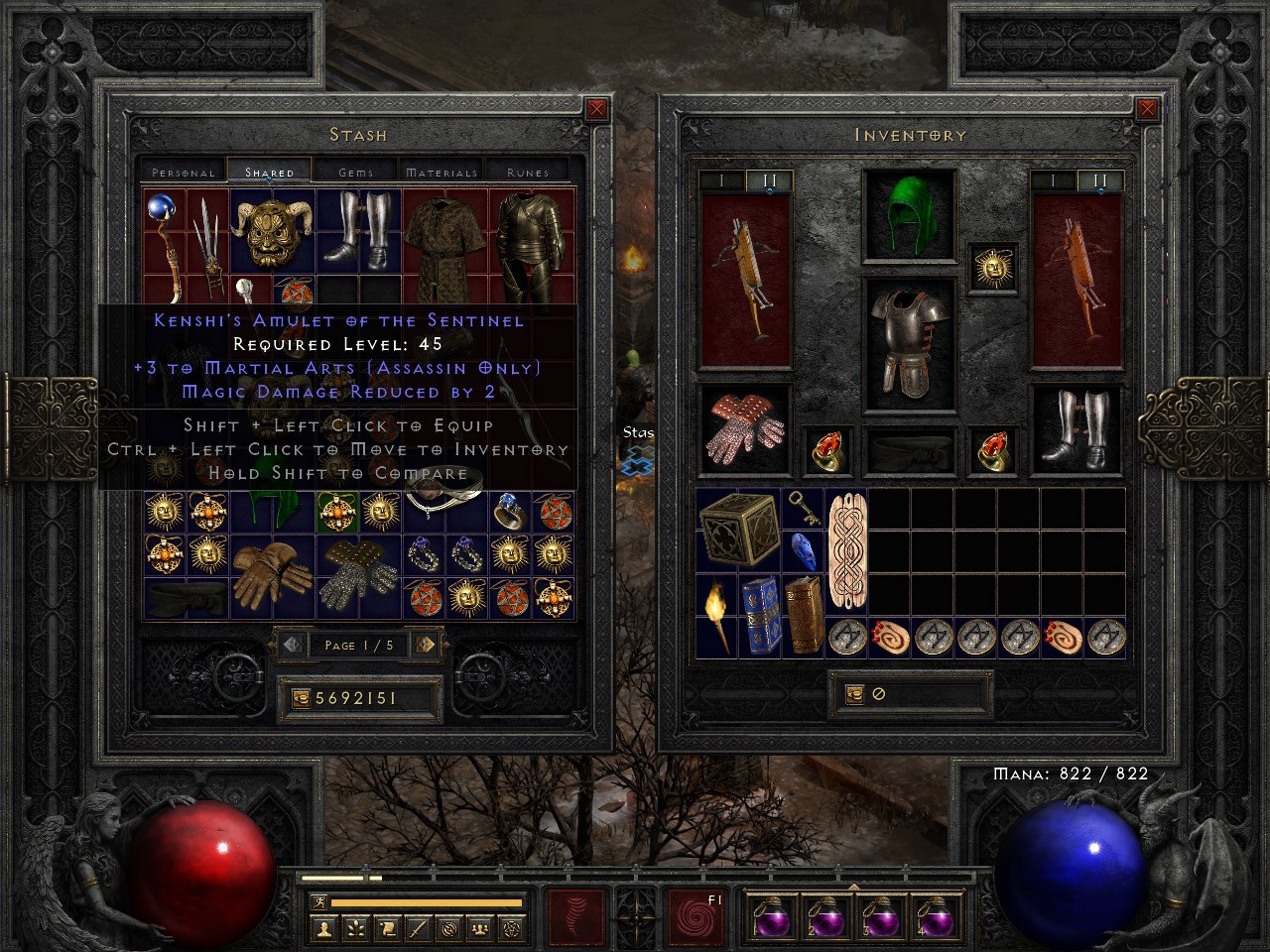1270x952 pixels.
Task: Toggle run/walk above the stamina bar
Action: tap(319, 902)
